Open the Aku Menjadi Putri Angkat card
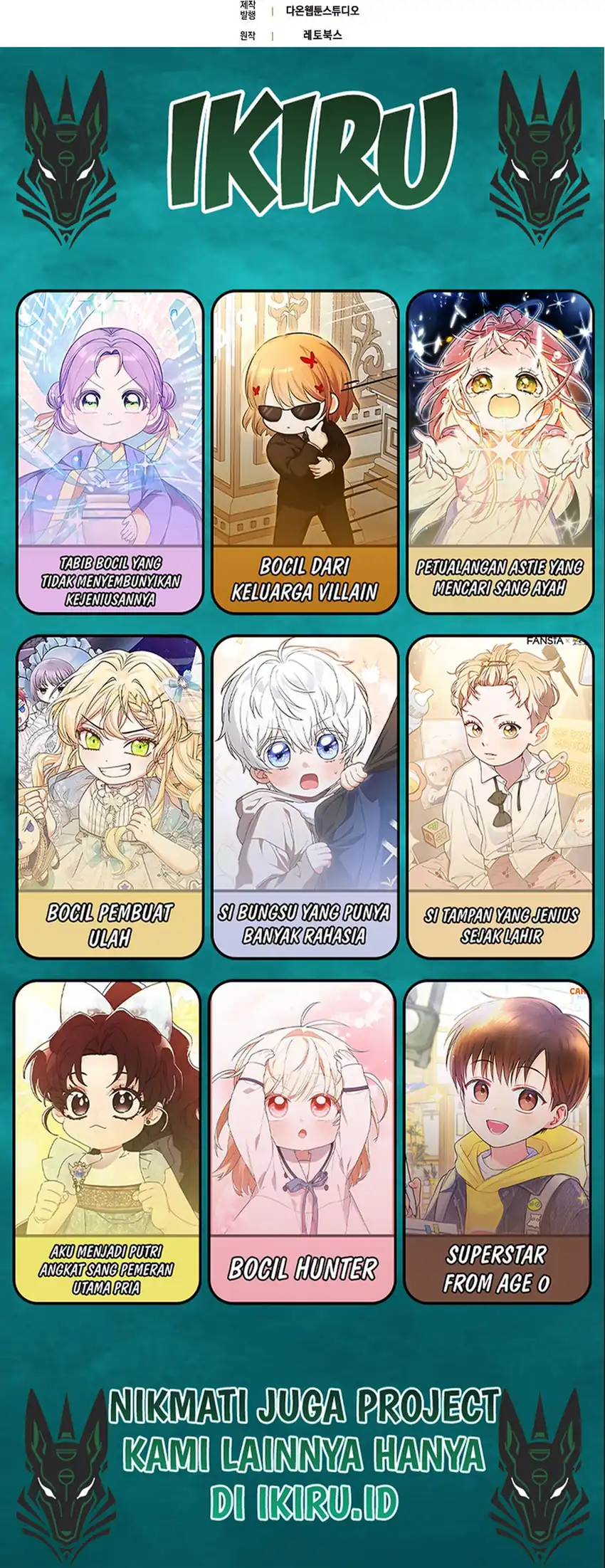The width and height of the screenshot is (605, 1568). (107, 1142)
